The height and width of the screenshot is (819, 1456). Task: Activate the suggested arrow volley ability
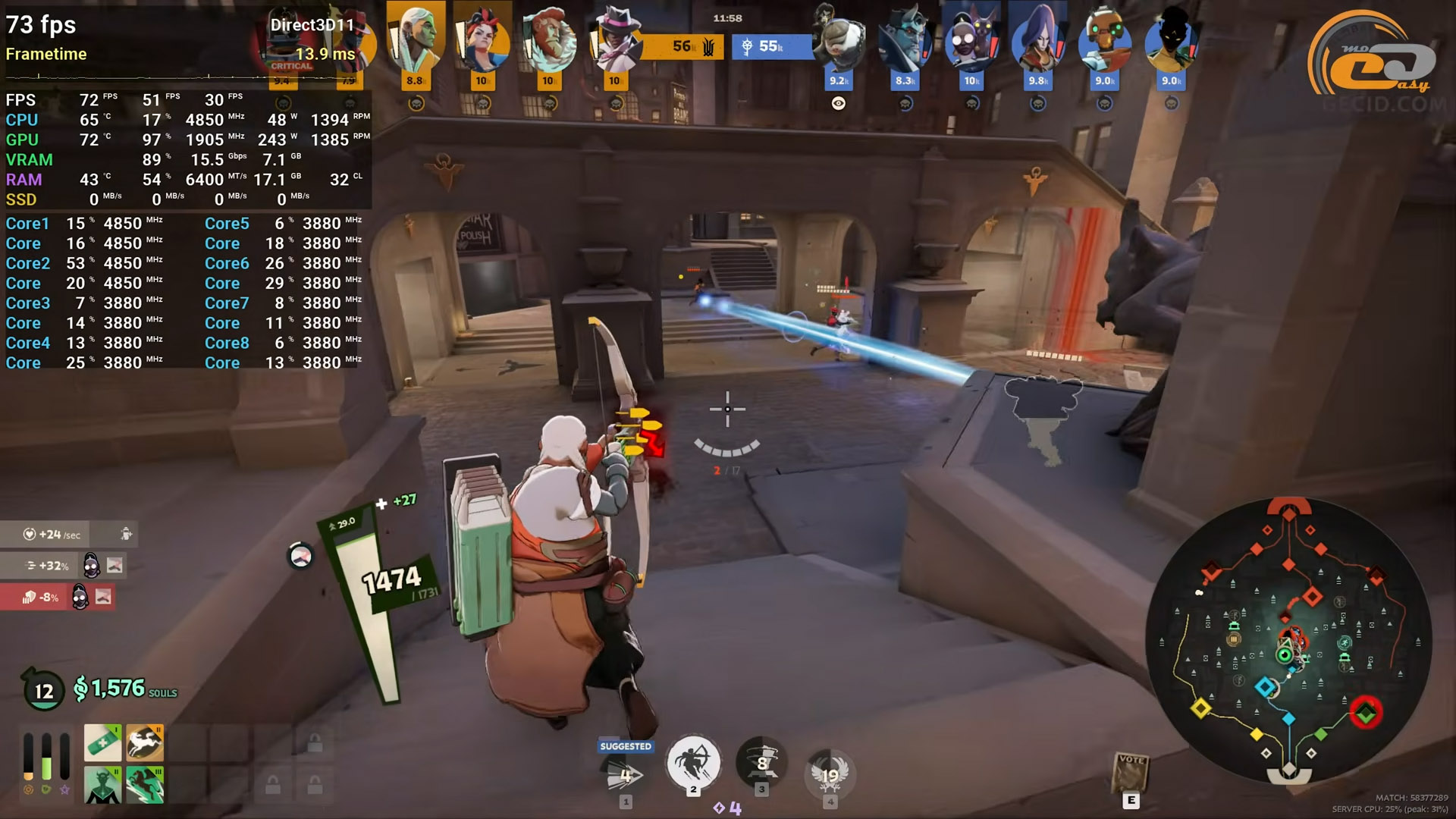[626, 773]
